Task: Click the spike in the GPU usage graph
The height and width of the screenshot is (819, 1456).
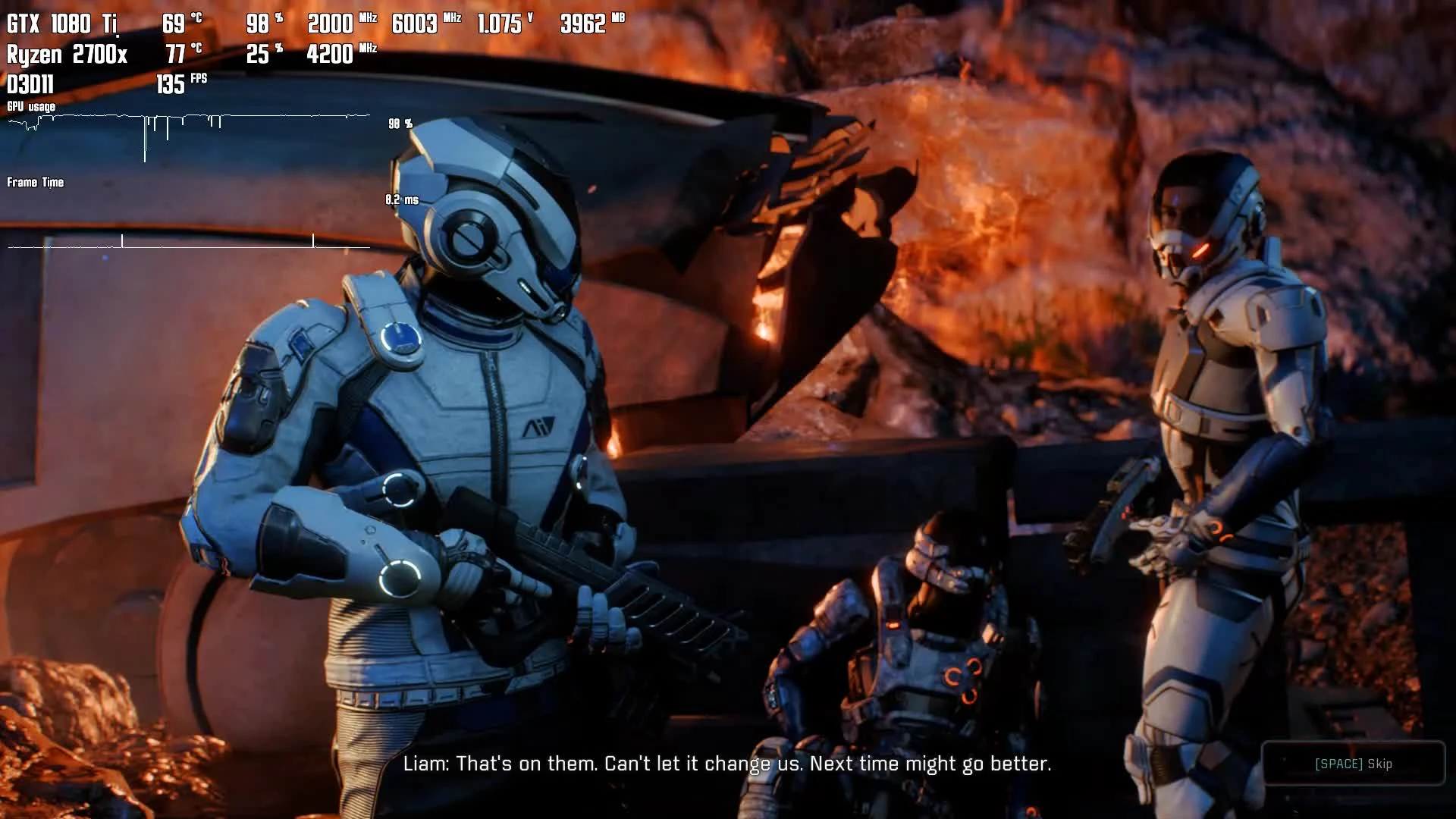Action: pos(146,144)
